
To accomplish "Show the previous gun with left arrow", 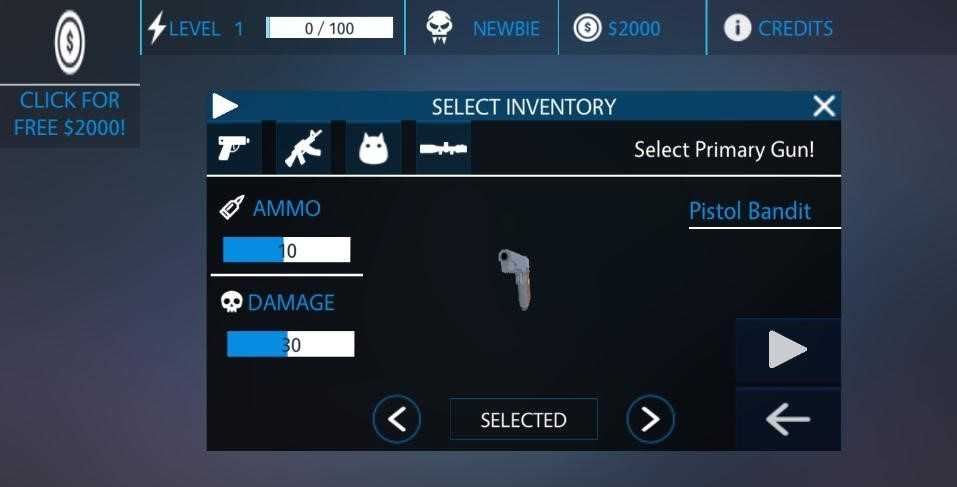I will [397, 419].
